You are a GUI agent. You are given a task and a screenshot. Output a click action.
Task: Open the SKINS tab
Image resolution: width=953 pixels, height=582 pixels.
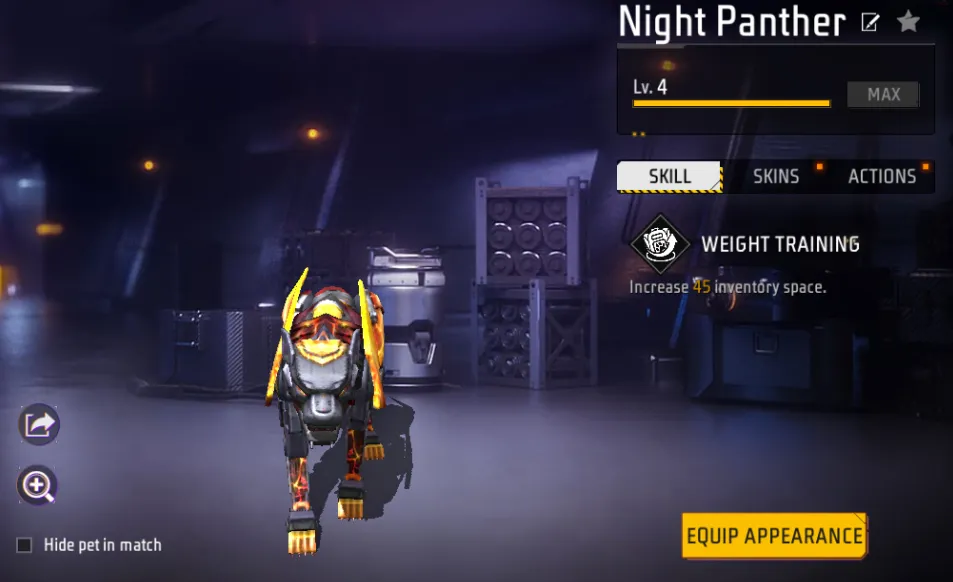[776, 177]
